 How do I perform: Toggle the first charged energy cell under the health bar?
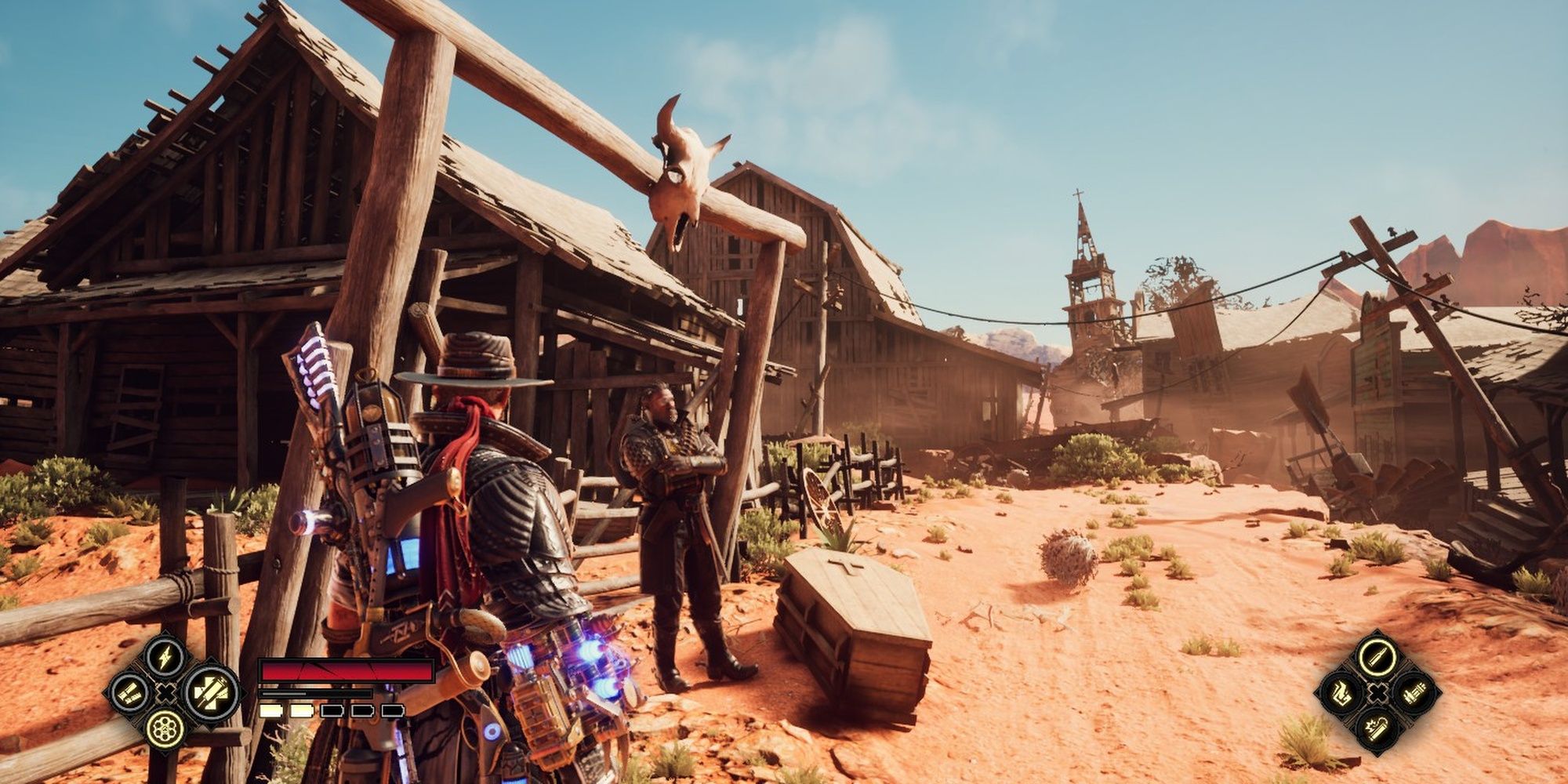[x=271, y=711]
